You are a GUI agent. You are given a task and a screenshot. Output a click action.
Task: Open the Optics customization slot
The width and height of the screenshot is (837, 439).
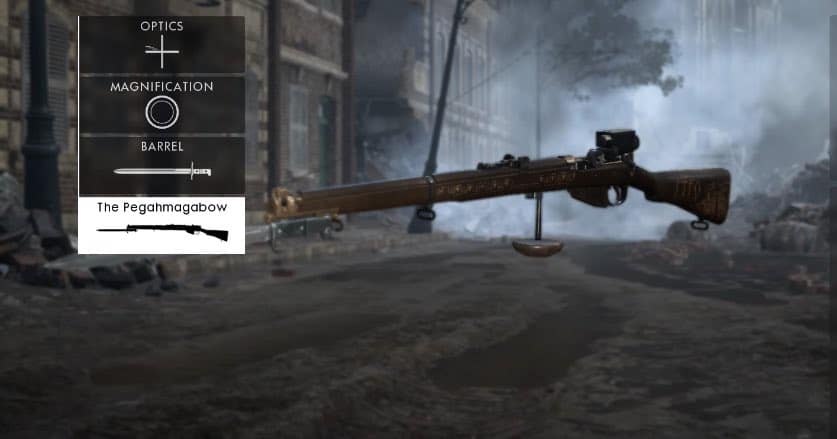(161, 44)
